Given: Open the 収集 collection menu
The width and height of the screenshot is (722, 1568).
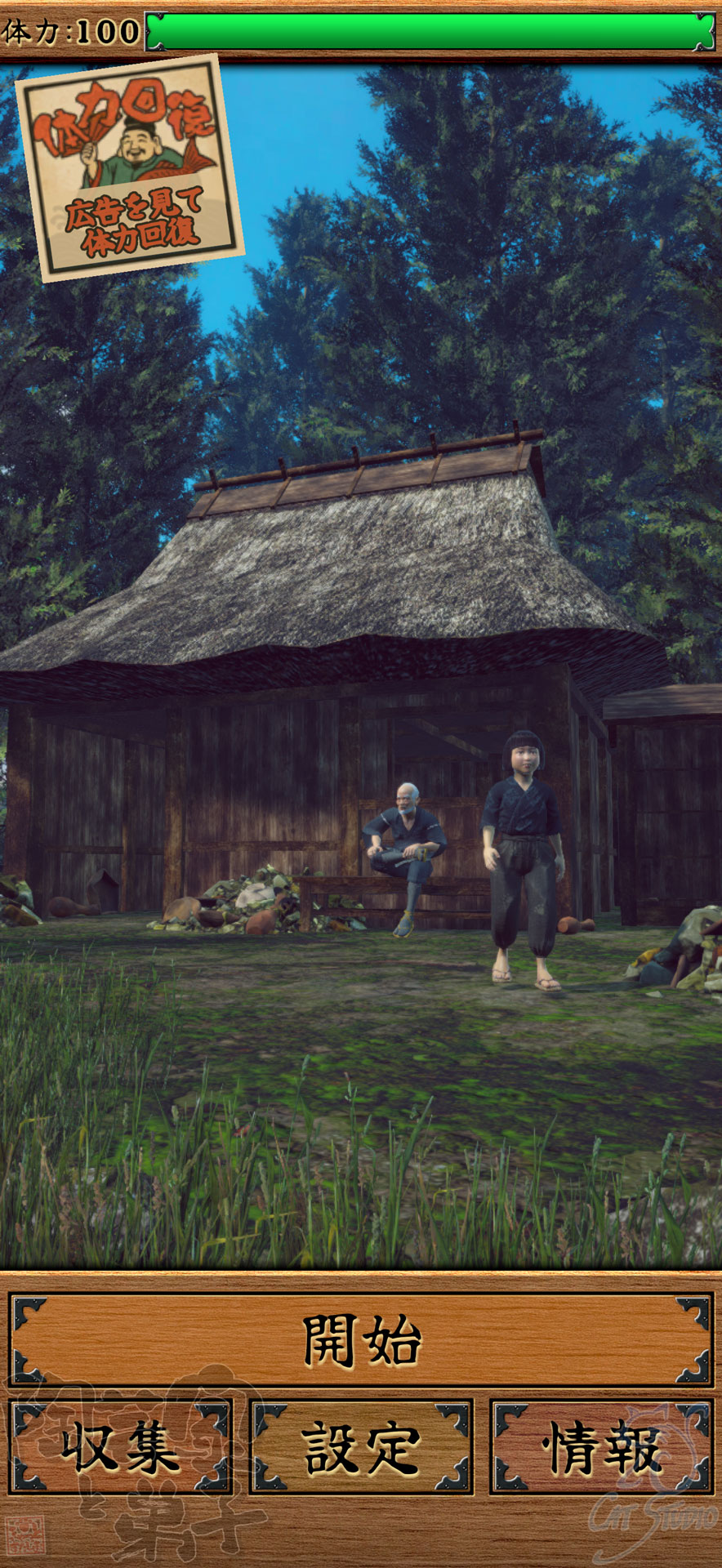Looking at the screenshot, I should tap(121, 1447).
